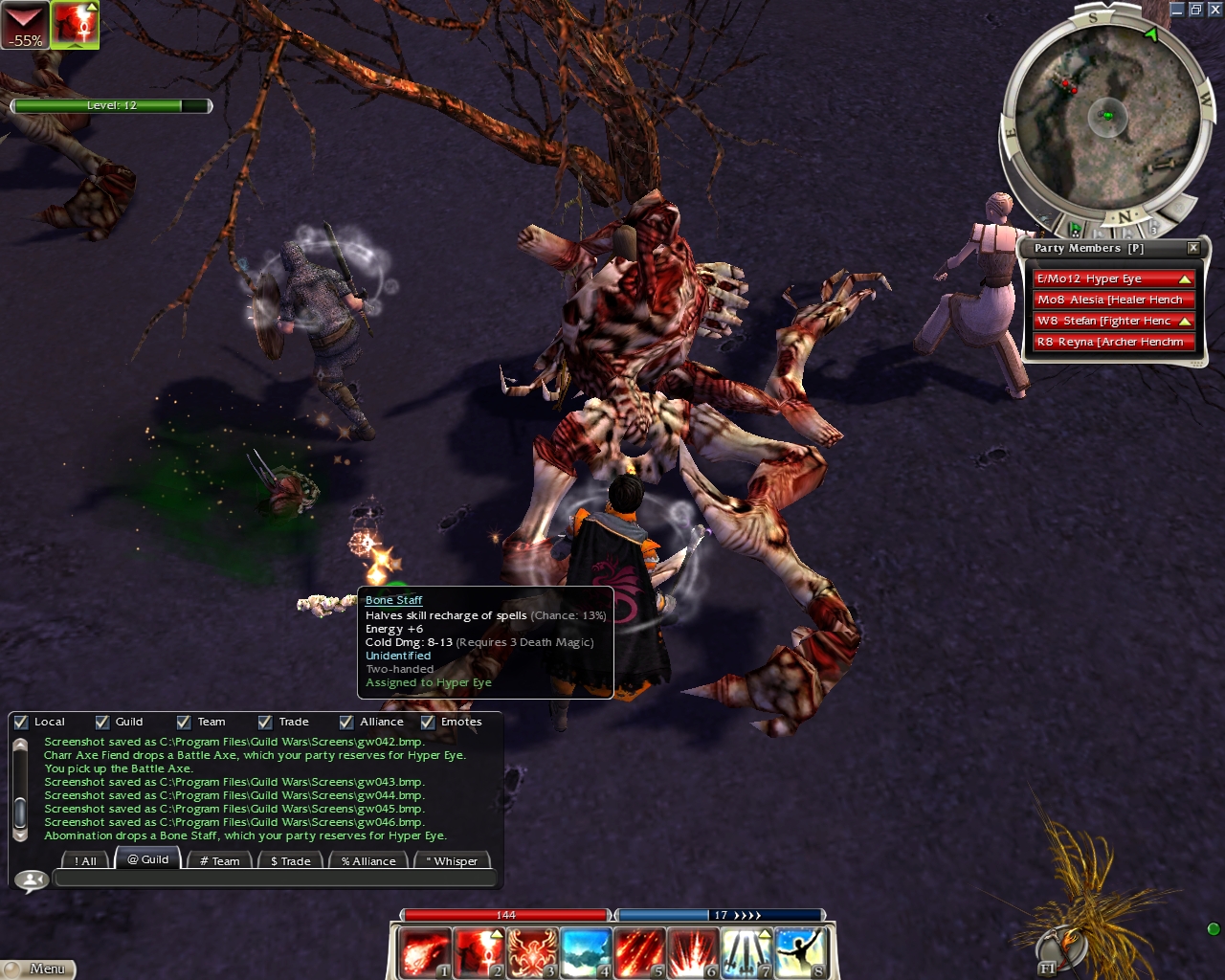Viewport: 1225px width, 980px height.
Task: Activate the leaping figure skill in slot 8
Action: point(800,953)
